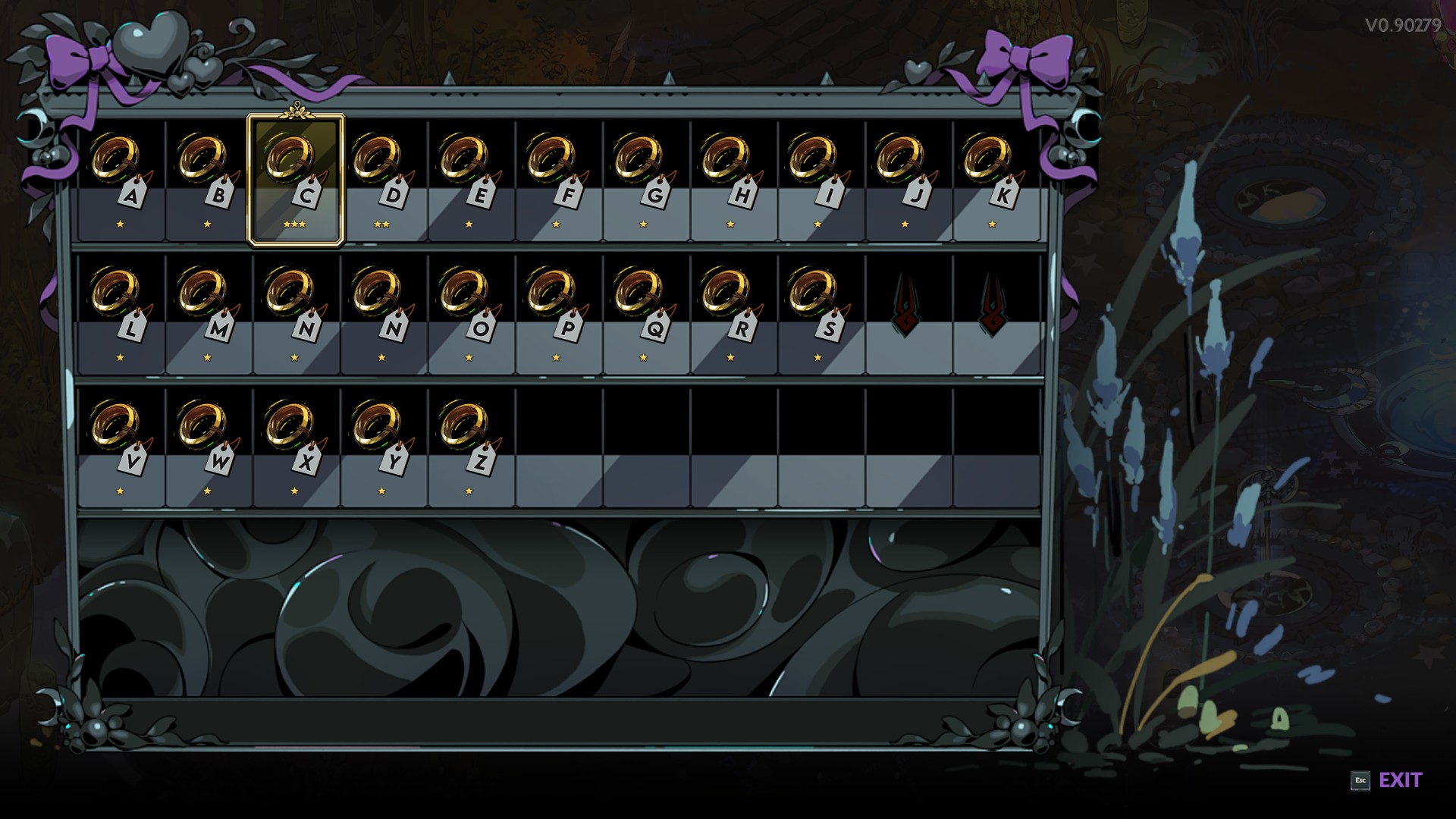The height and width of the screenshot is (819, 1456).
Task: Choose the ring tagged G
Action: [x=645, y=180]
